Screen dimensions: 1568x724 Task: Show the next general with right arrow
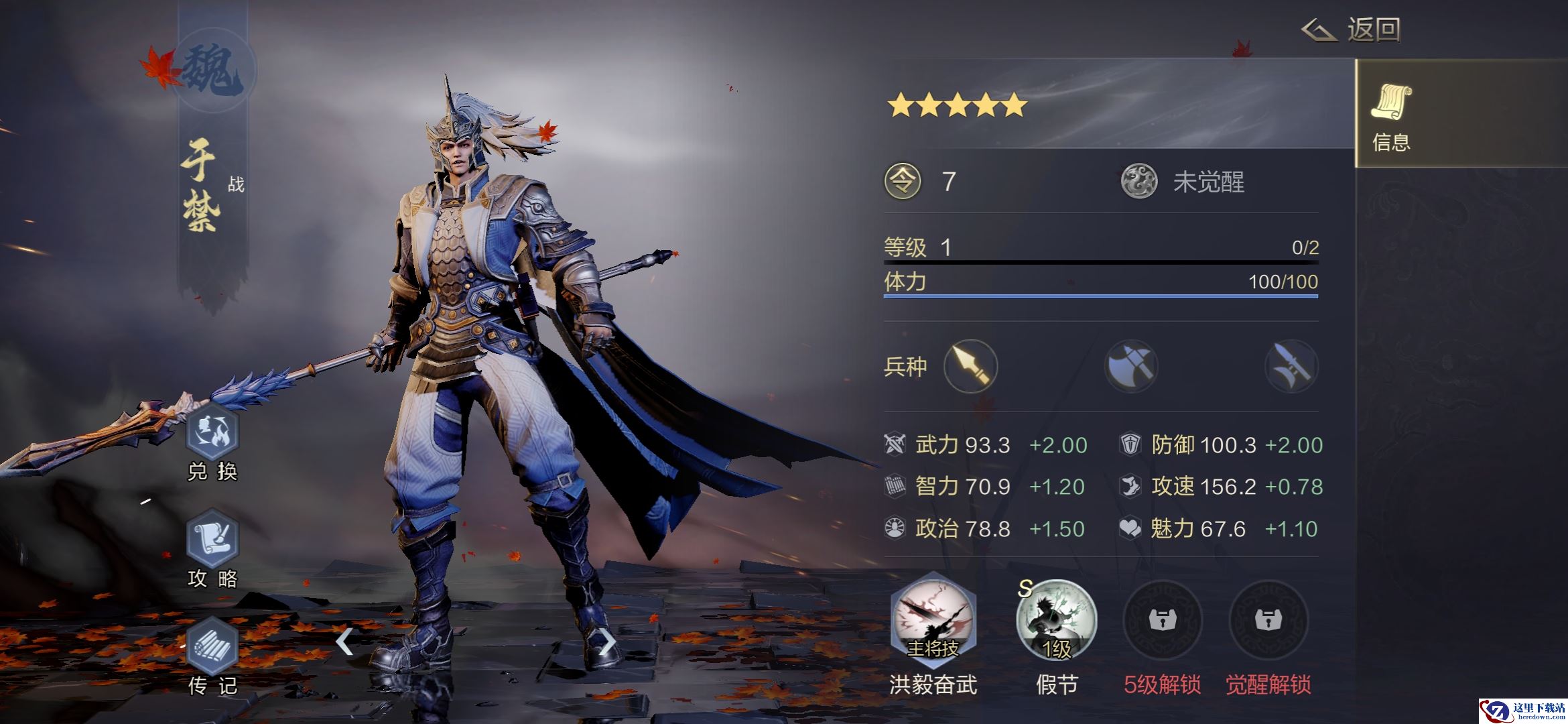[x=606, y=642]
